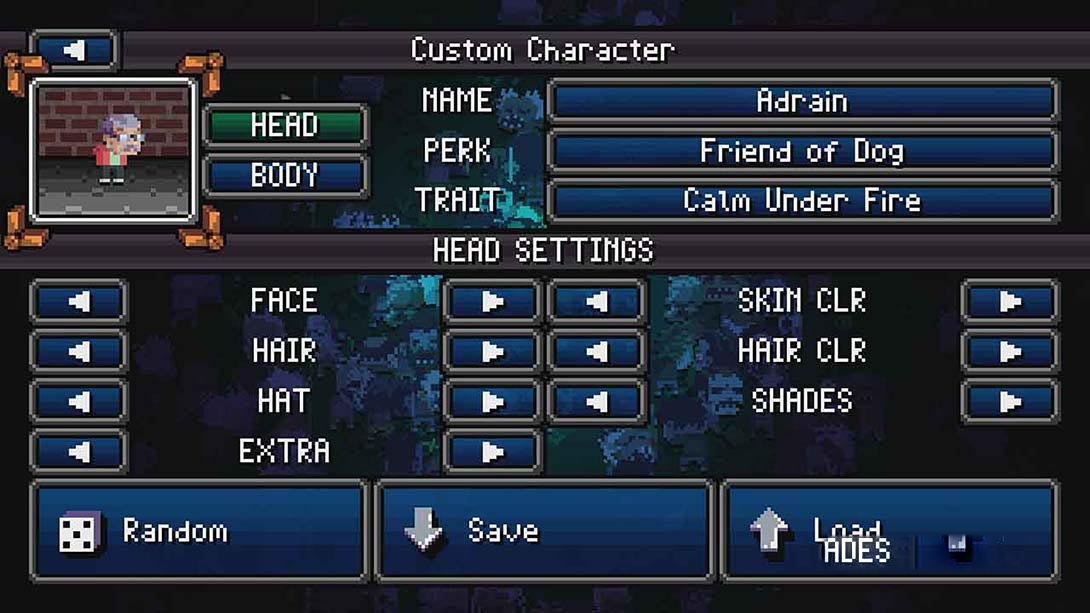Edit the character name field Adrain
The height and width of the screenshot is (613, 1090).
click(802, 101)
